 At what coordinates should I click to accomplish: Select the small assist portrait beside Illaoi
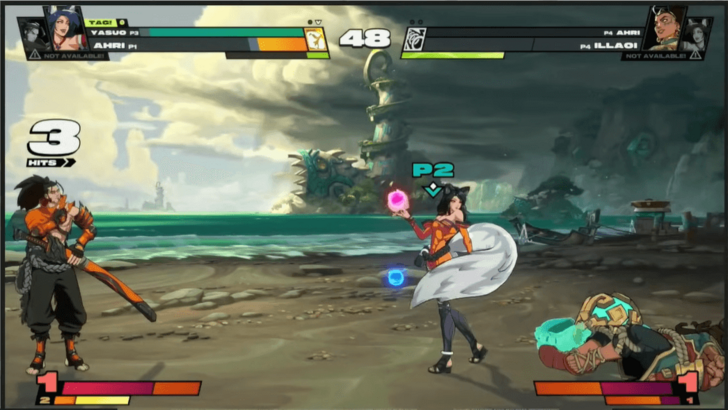point(698,33)
